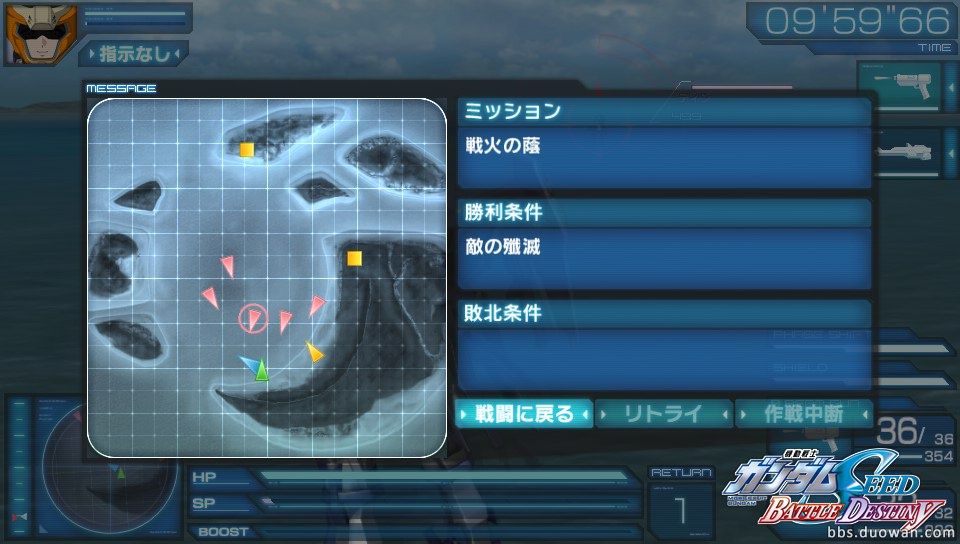Select 作戦中断 to abort the mission

[803, 413]
